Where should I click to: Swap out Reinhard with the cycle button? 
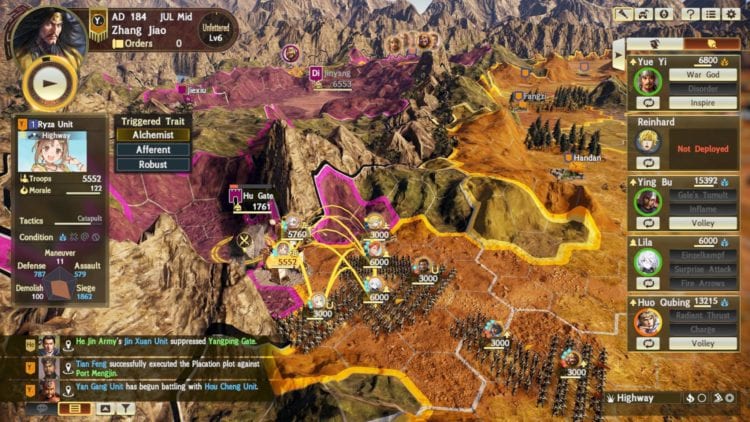coord(646,162)
